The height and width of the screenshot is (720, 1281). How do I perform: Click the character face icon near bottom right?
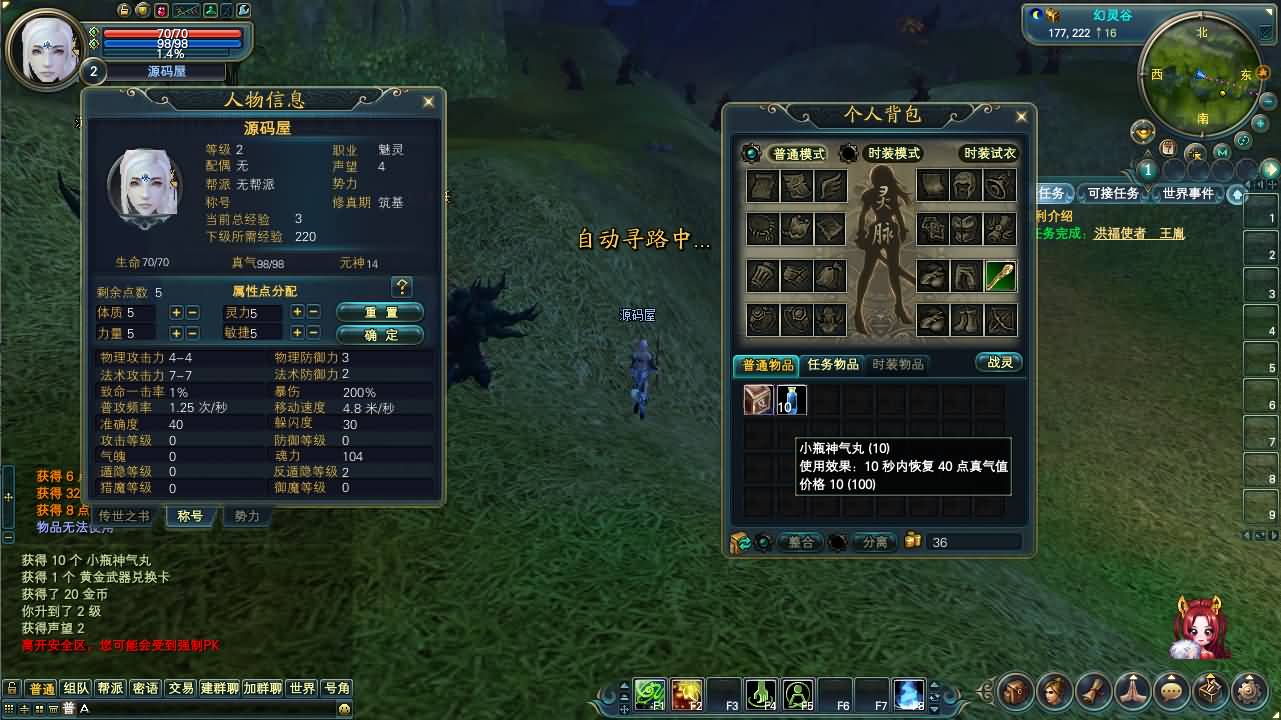point(1053,690)
